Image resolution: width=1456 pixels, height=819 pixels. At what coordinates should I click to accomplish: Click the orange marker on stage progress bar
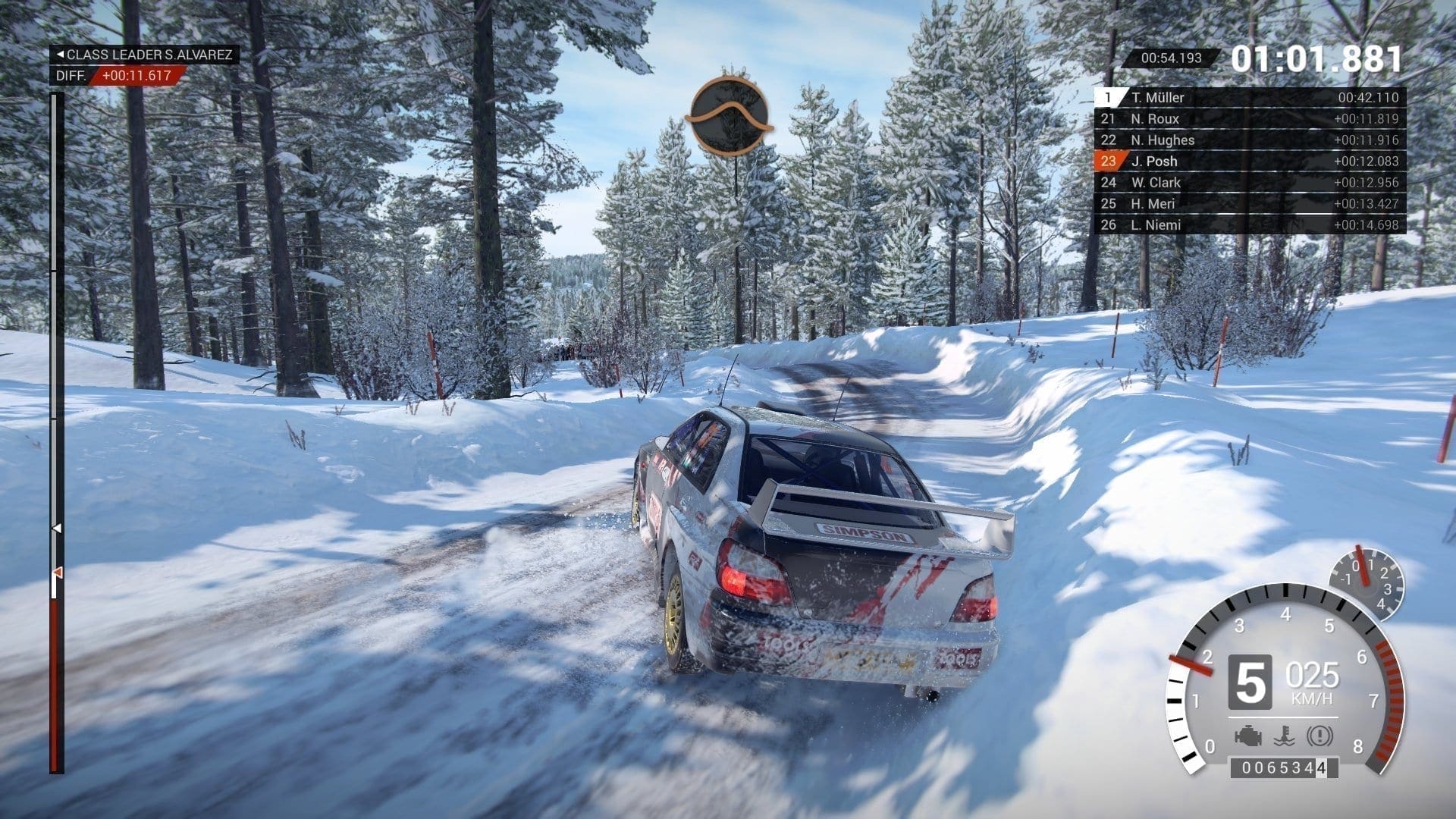tap(57, 572)
